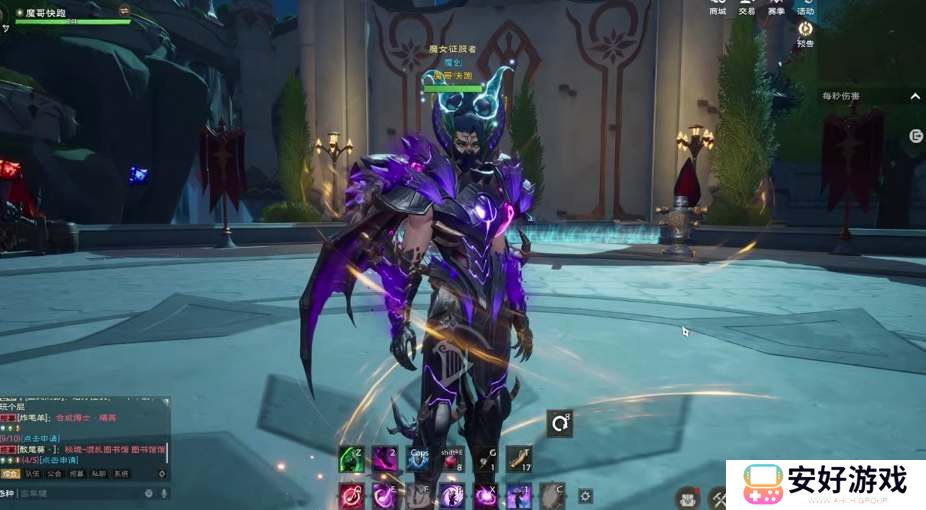The image size is (926, 510).
Task: Activate the blue Caps skill
Action: (418, 459)
